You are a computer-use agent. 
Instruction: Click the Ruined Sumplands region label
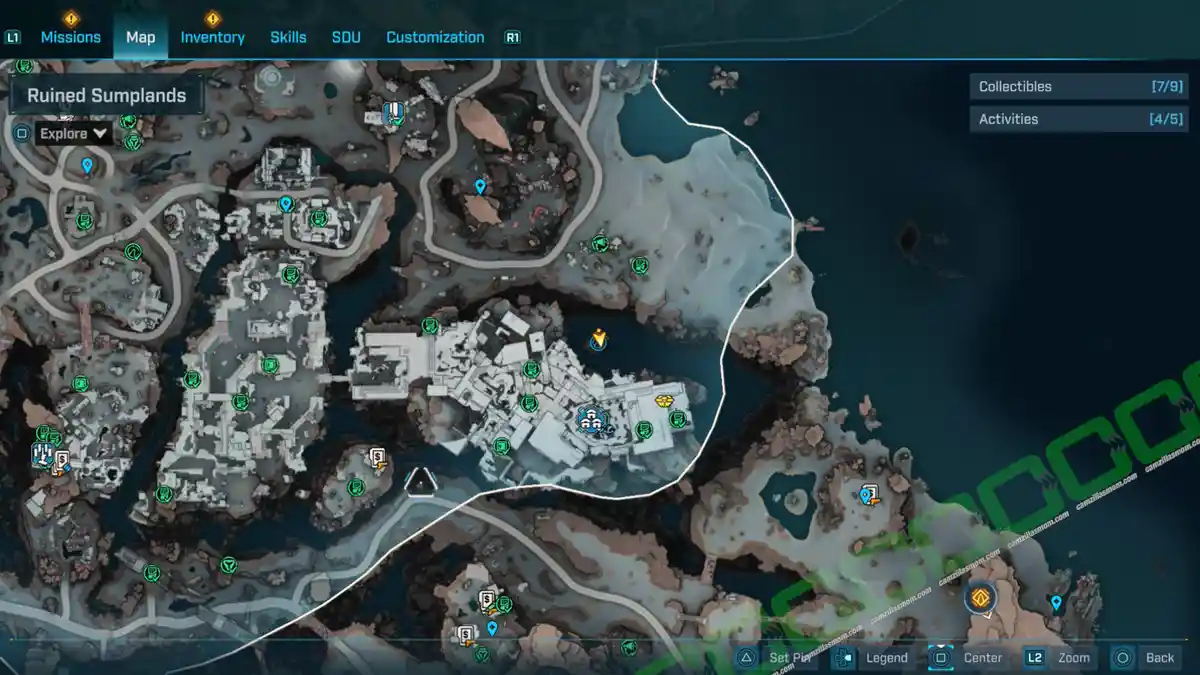[x=107, y=96]
